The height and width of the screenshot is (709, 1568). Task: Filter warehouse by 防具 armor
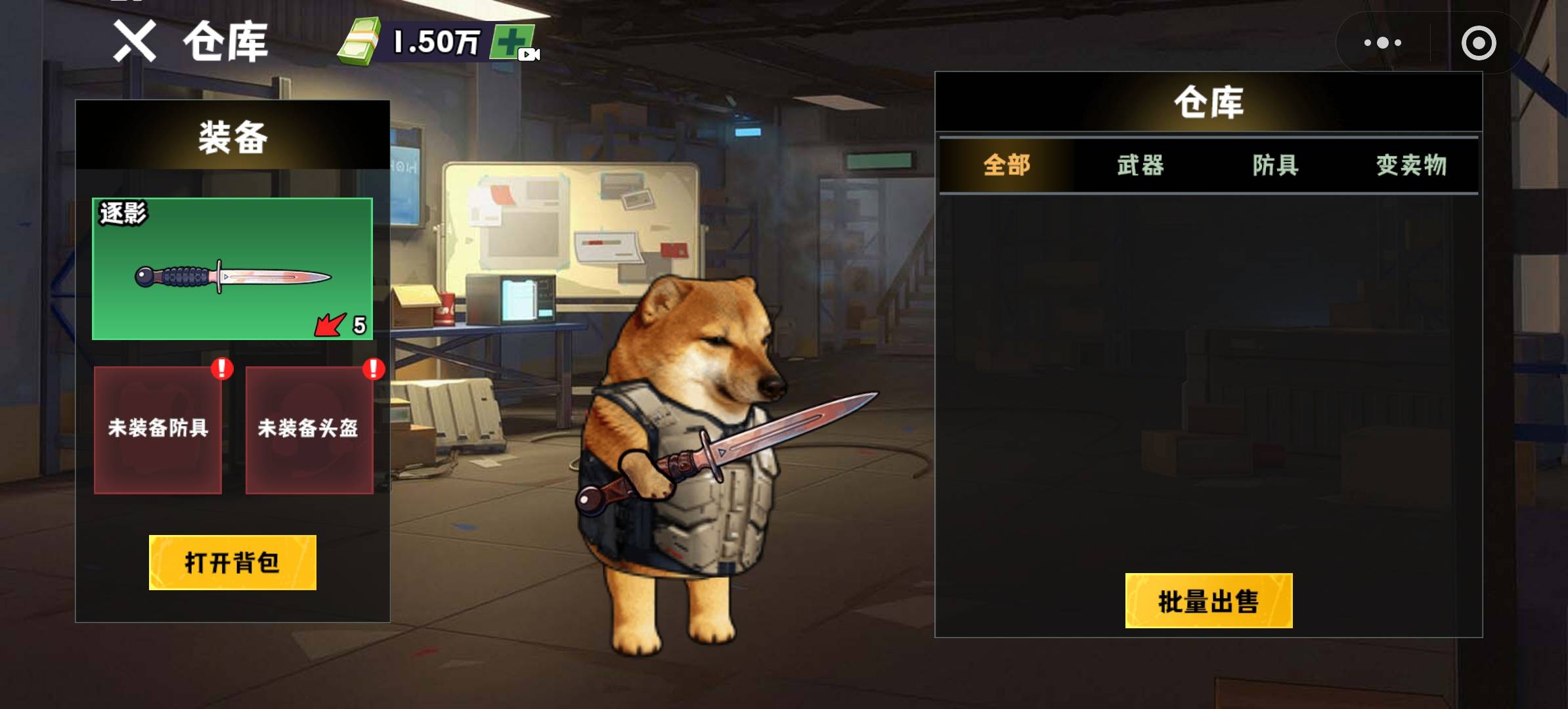[1275, 165]
